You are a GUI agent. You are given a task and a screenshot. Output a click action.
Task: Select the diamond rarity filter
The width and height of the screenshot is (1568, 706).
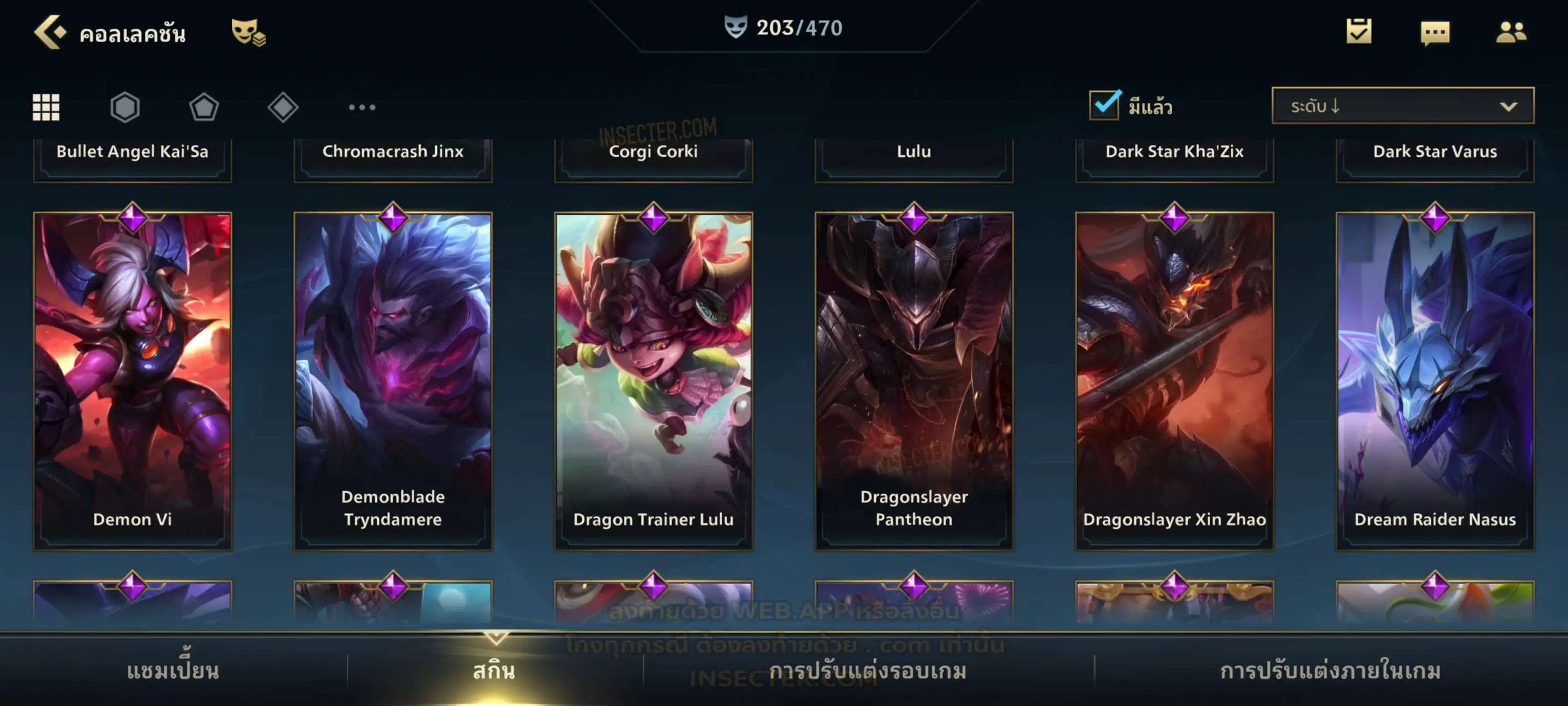283,107
